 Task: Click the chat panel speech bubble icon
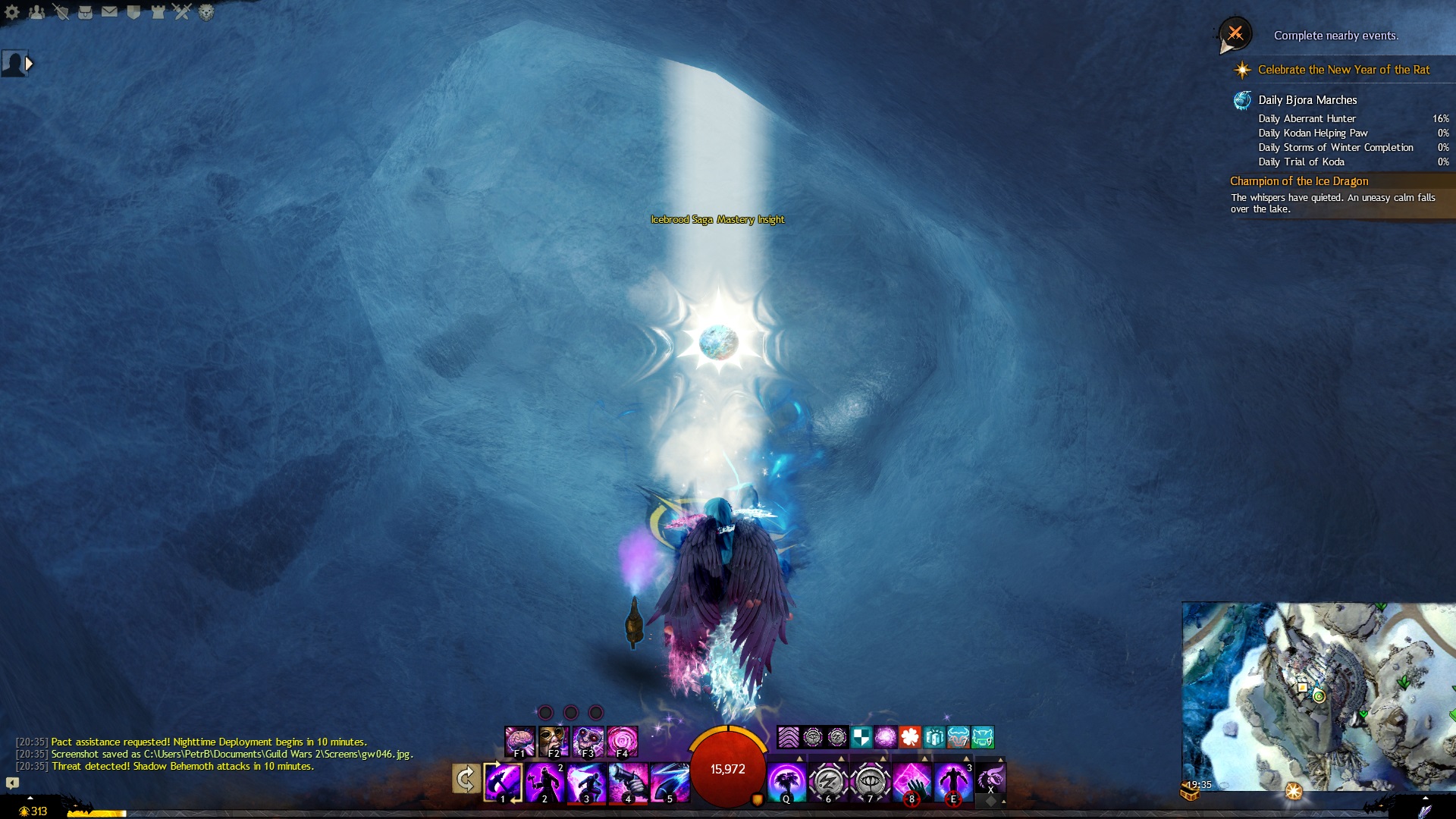click(12, 783)
